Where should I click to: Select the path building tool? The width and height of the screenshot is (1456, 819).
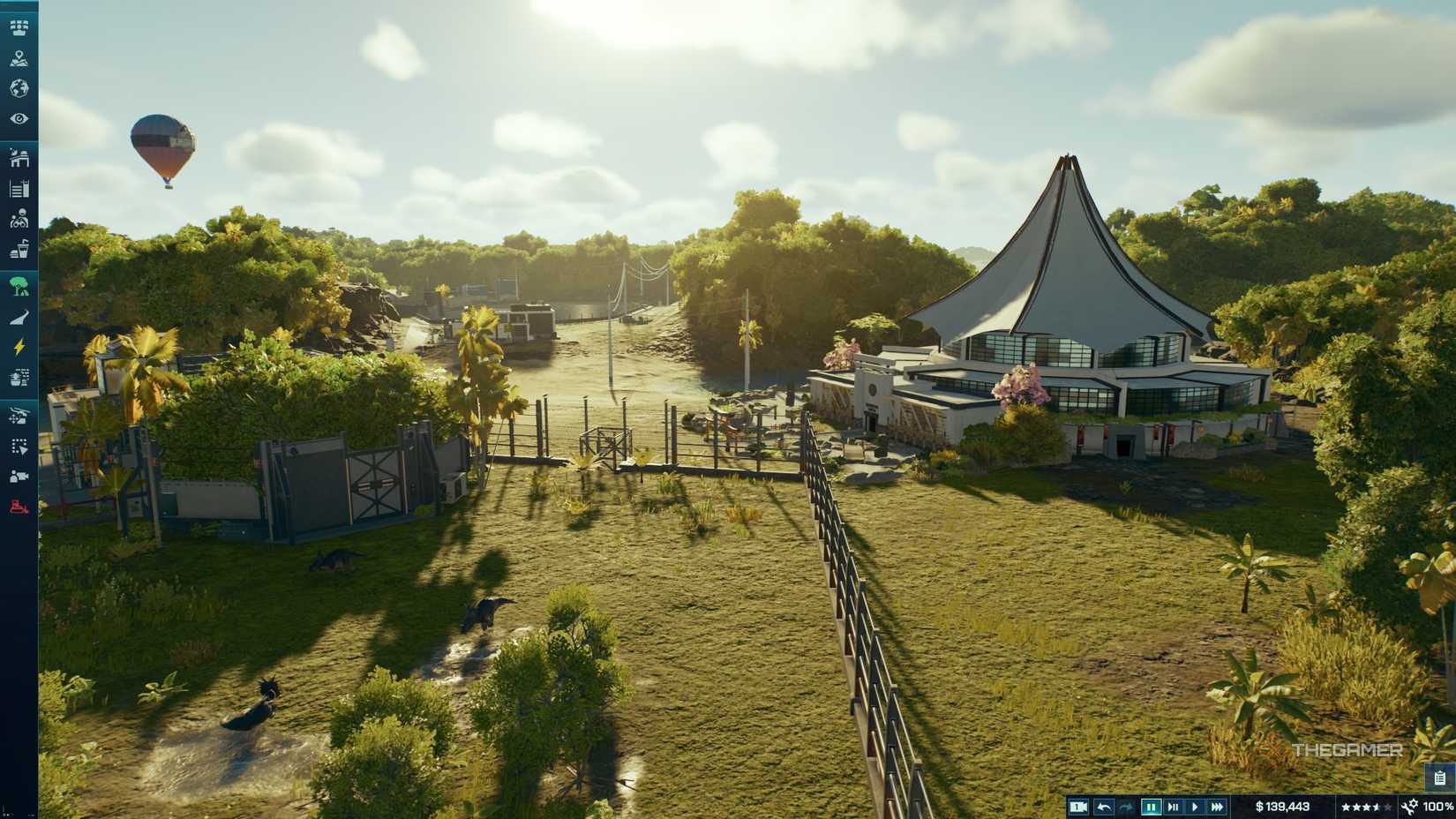[19, 315]
